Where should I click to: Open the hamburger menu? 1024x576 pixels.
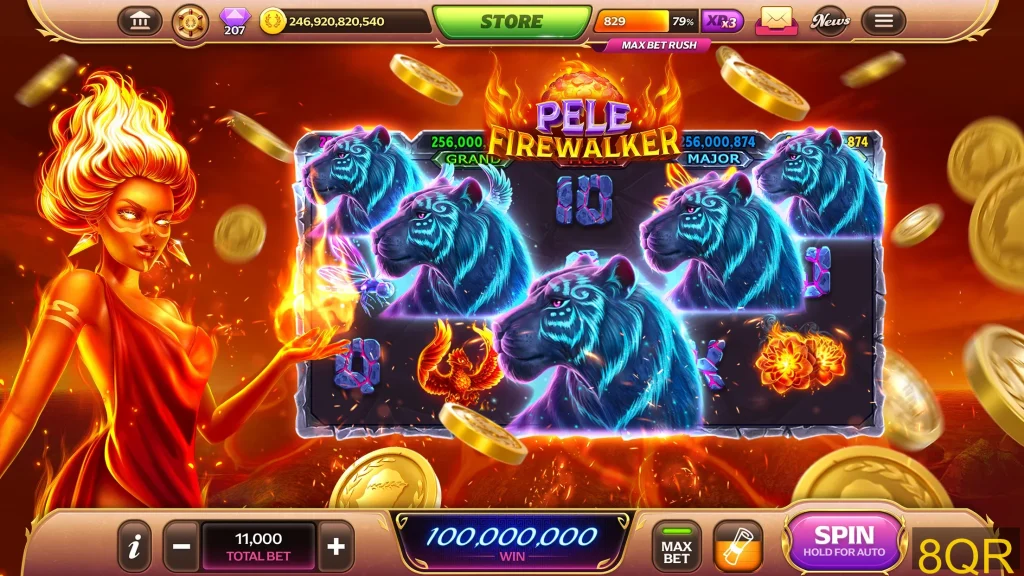pos(883,21)
